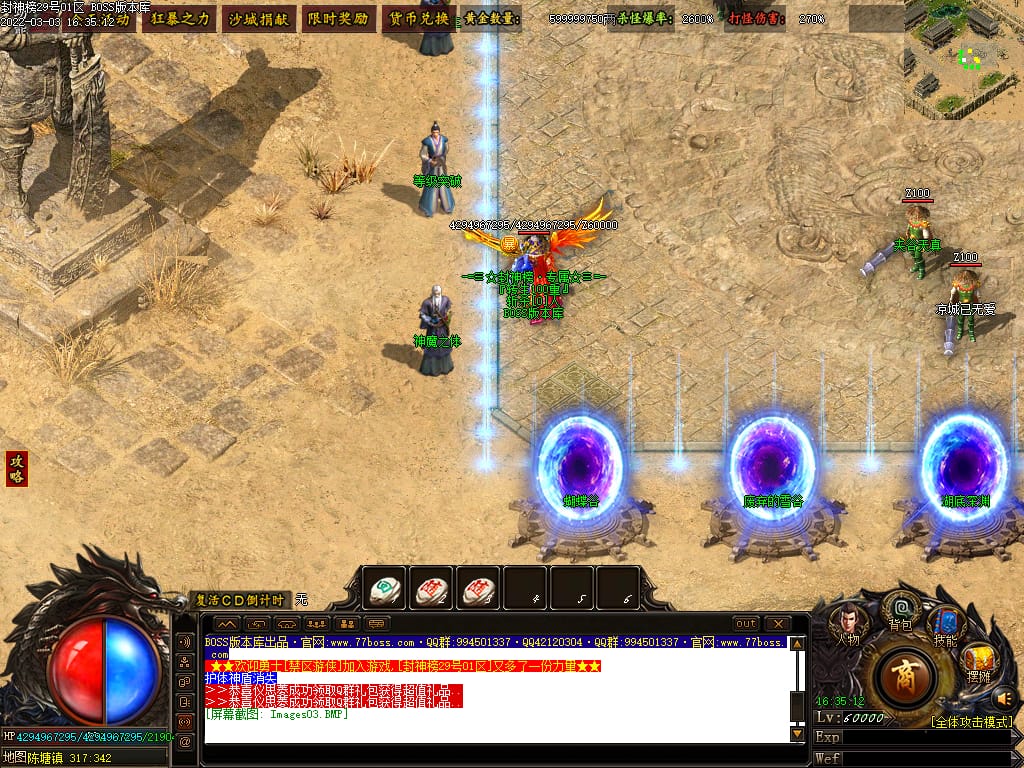Screen dimensions: 1024x768
Task: Open the 沙城捐献 donation menu
Action: 258,19
